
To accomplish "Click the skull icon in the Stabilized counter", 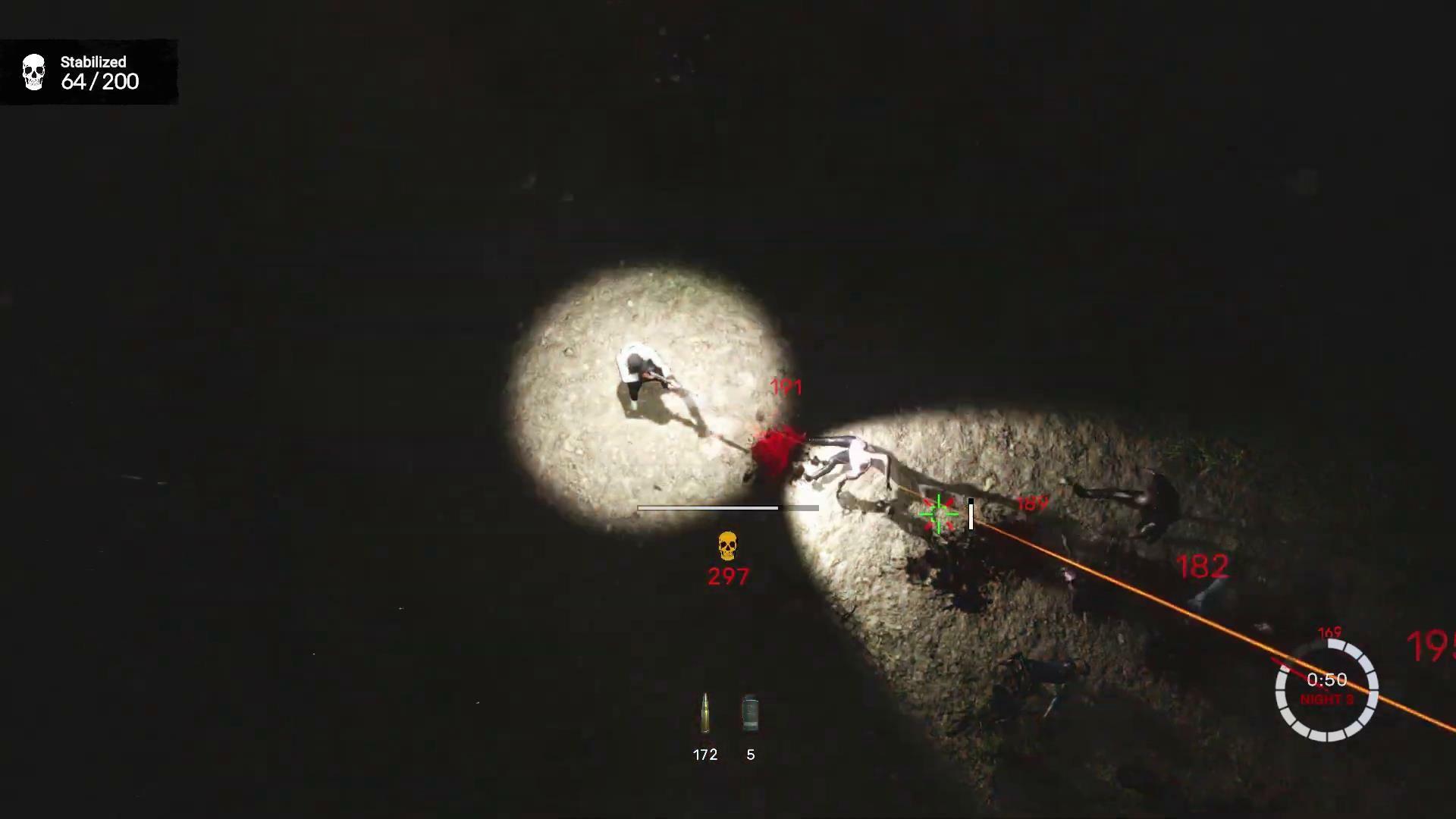I will 33,72.
